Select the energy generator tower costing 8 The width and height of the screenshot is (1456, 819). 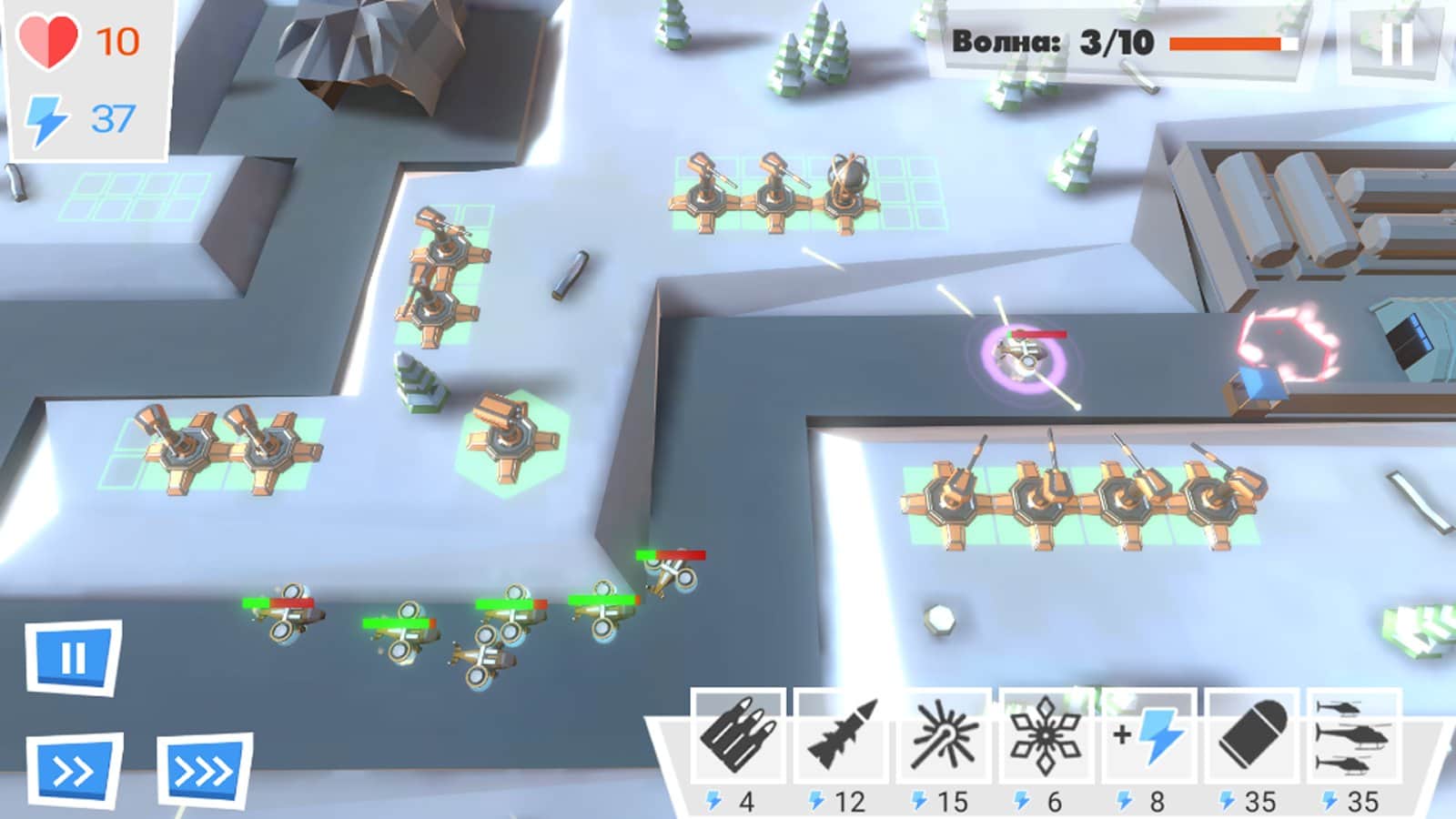tap(1148, 734)
